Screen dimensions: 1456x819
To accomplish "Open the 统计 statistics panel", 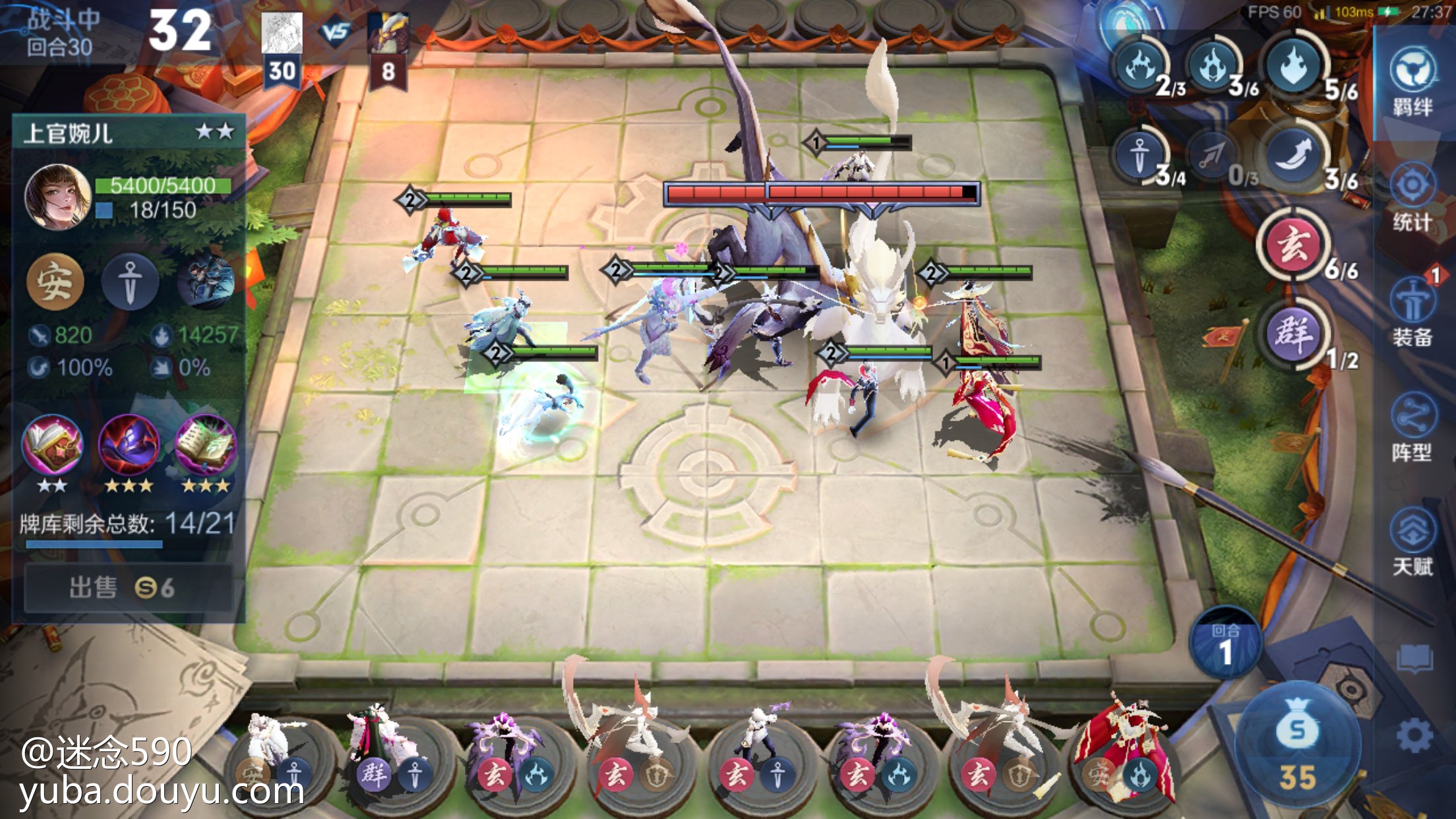I will click(1412, 198).
